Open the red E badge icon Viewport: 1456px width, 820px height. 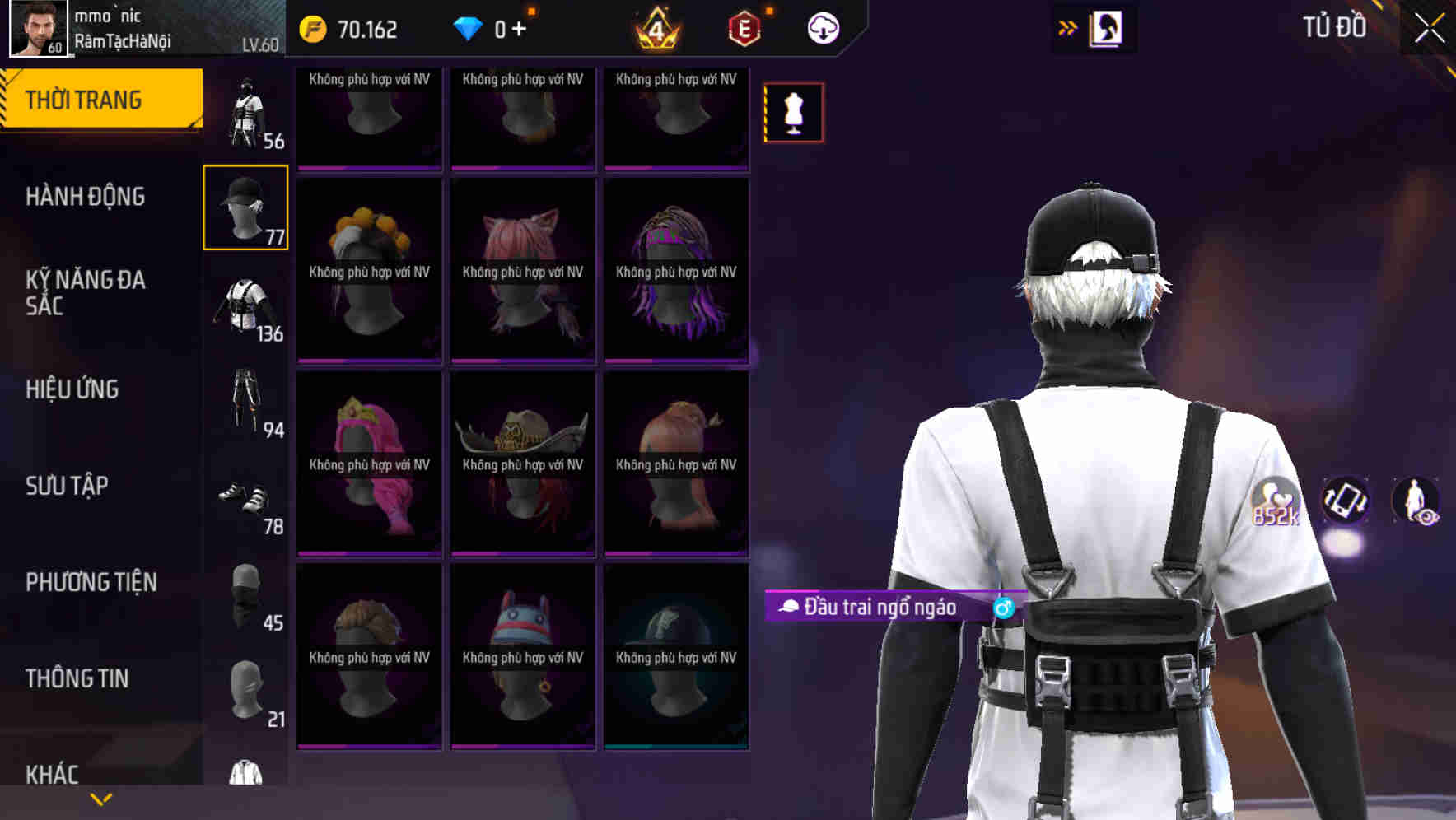coord(740,27)
